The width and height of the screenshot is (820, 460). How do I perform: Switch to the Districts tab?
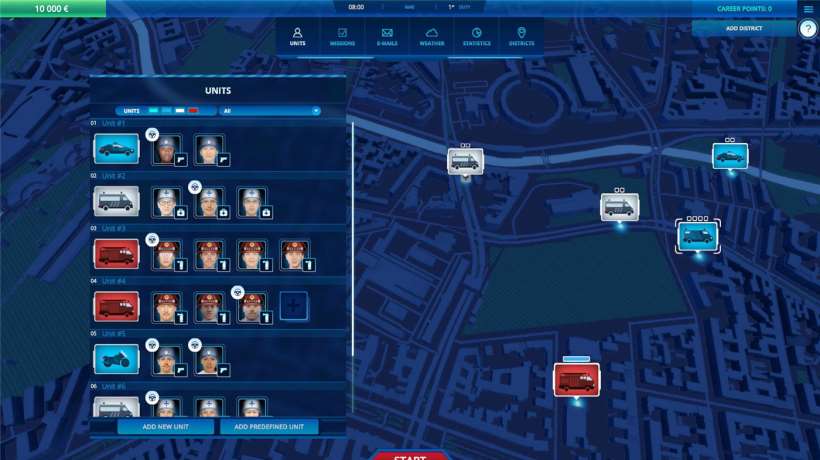pos(521,36)
